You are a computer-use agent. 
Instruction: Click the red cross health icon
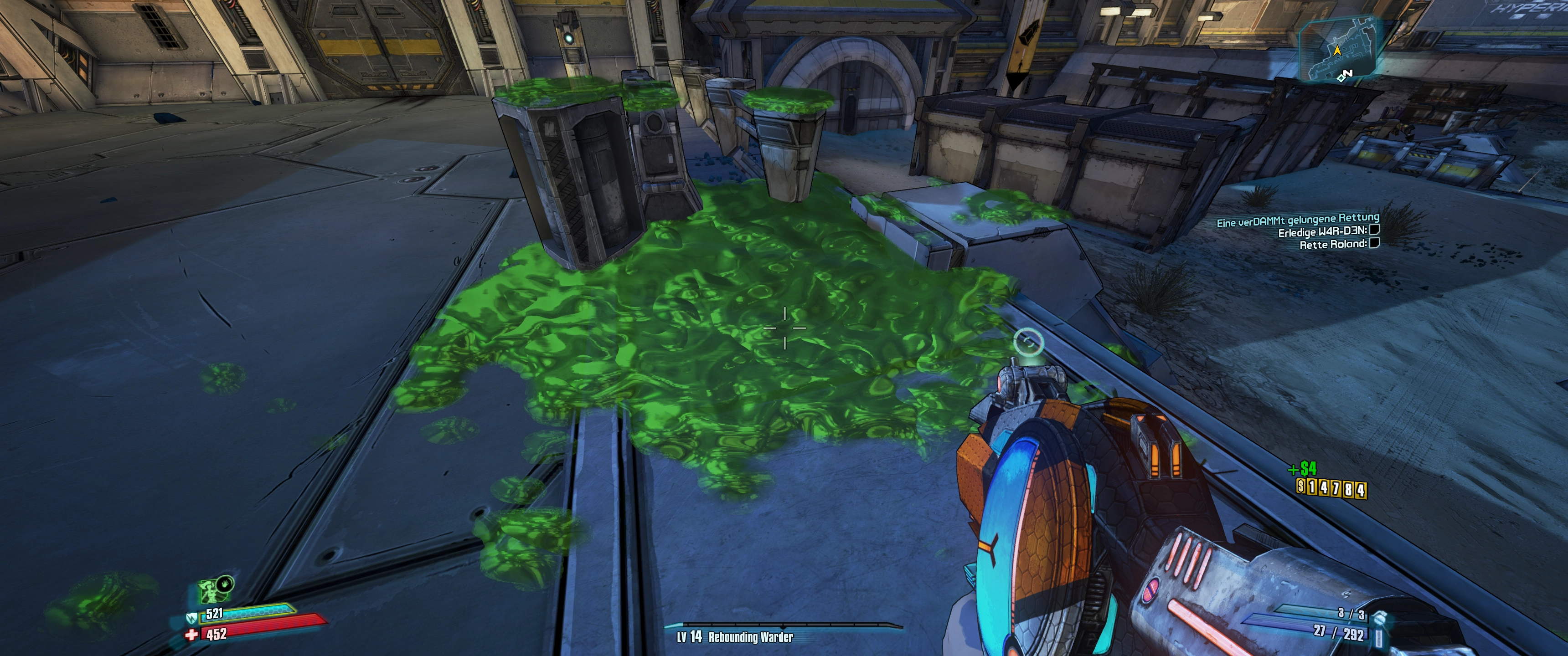[192, 635]
